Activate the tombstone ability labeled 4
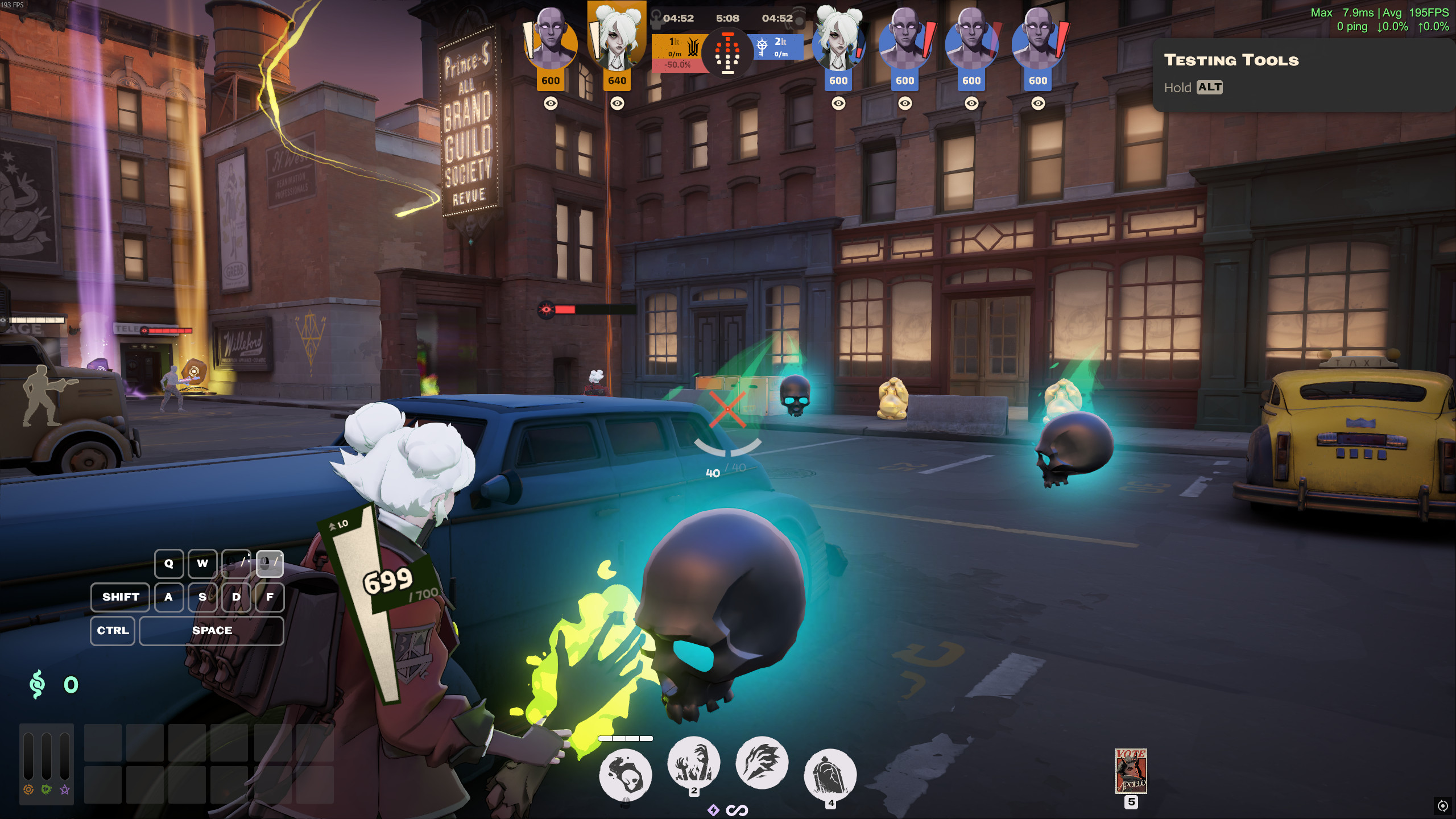The image size is (1456, 819). (x=830, y=775)
